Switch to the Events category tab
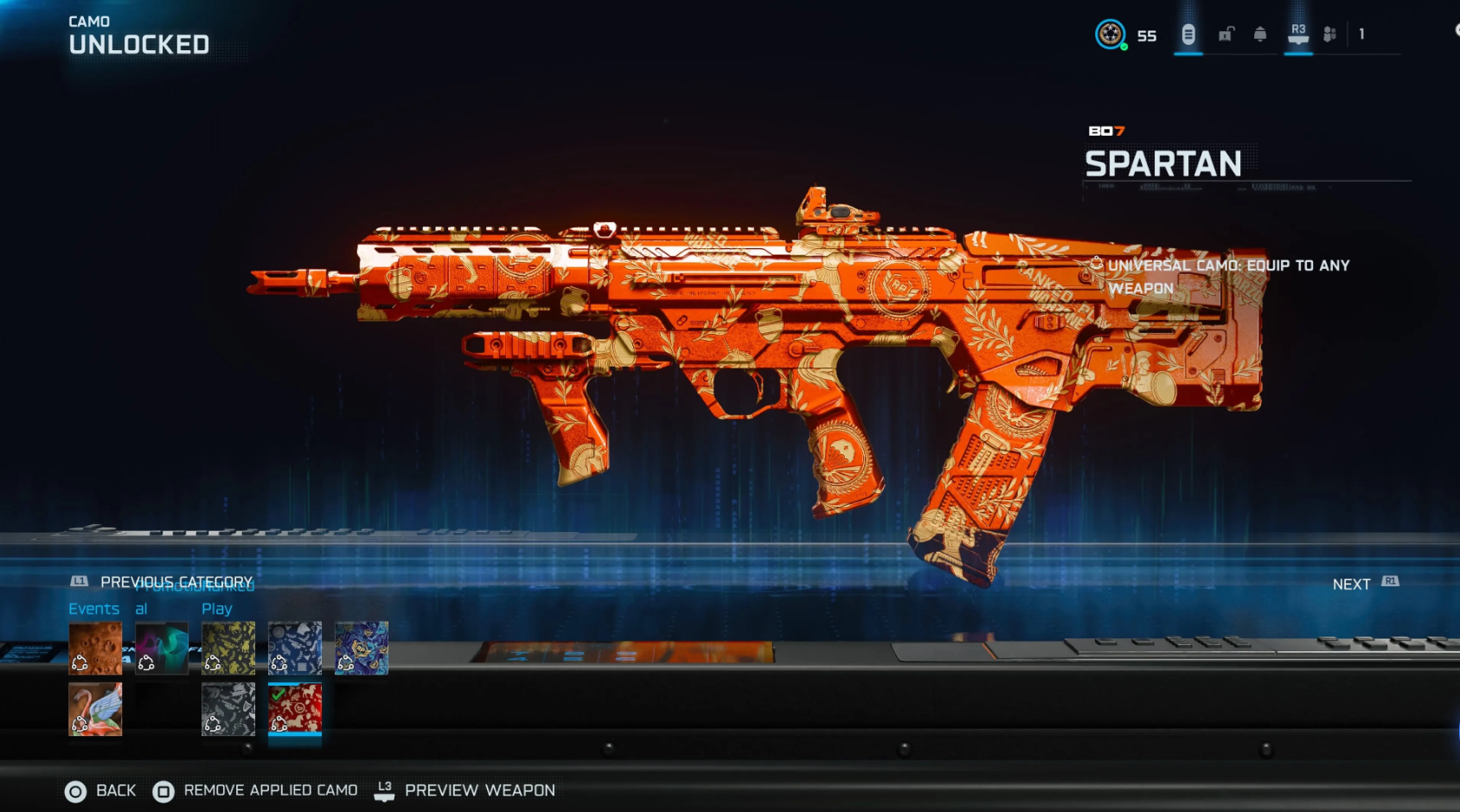This screenshot has height=812, width=1460. [x=94, y=608]
